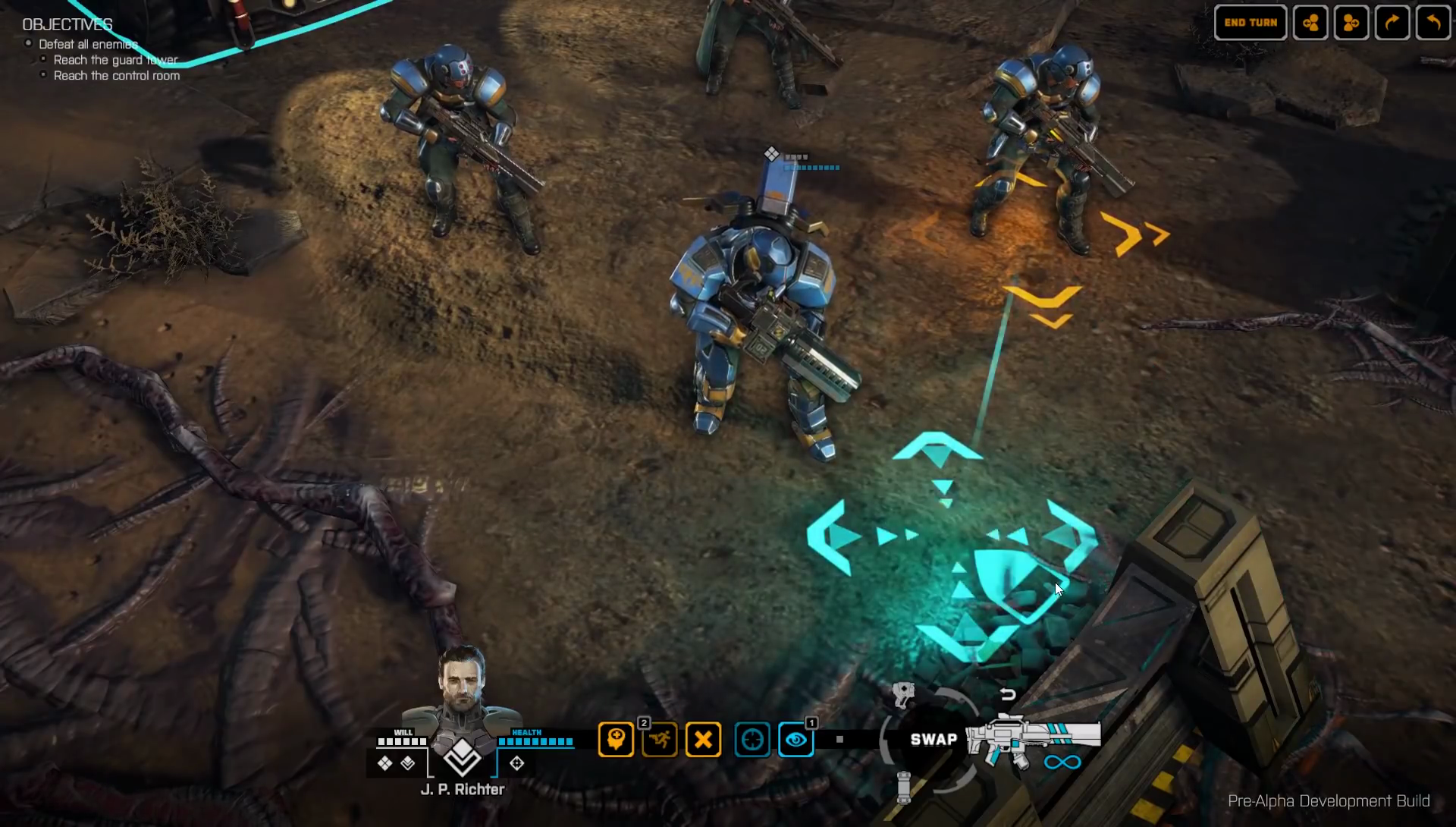Use the running figure dash ability
The height and width of the screenshot is (827, 1456).
tap(659, 739)
